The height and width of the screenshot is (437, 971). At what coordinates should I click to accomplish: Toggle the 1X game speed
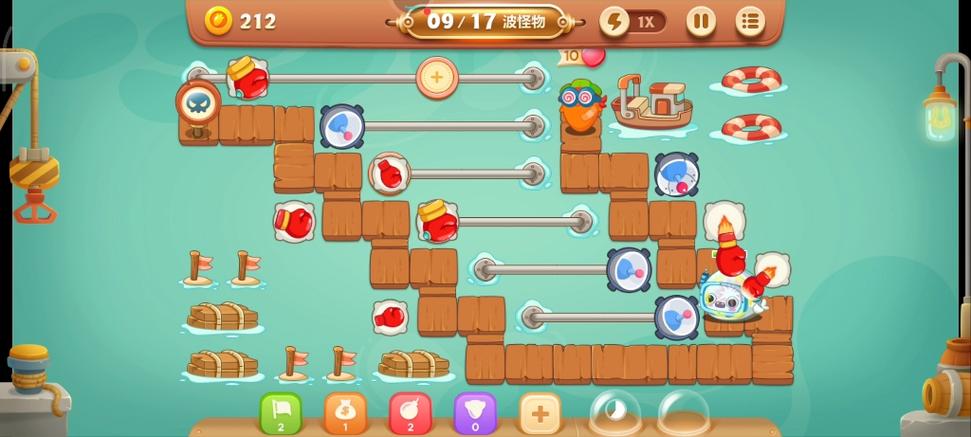(633, 21)
